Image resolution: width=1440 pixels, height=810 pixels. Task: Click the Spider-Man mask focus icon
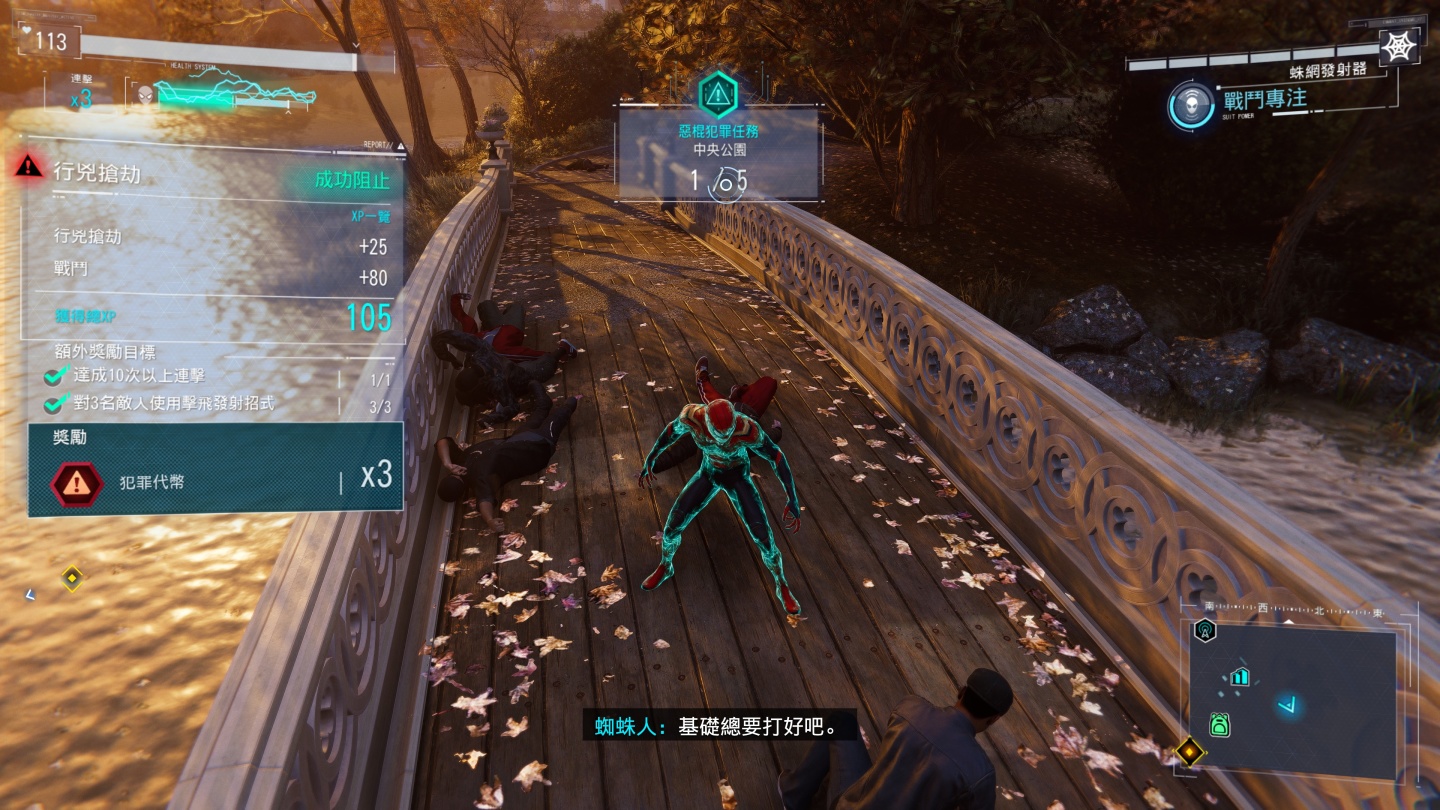point(145,95)
